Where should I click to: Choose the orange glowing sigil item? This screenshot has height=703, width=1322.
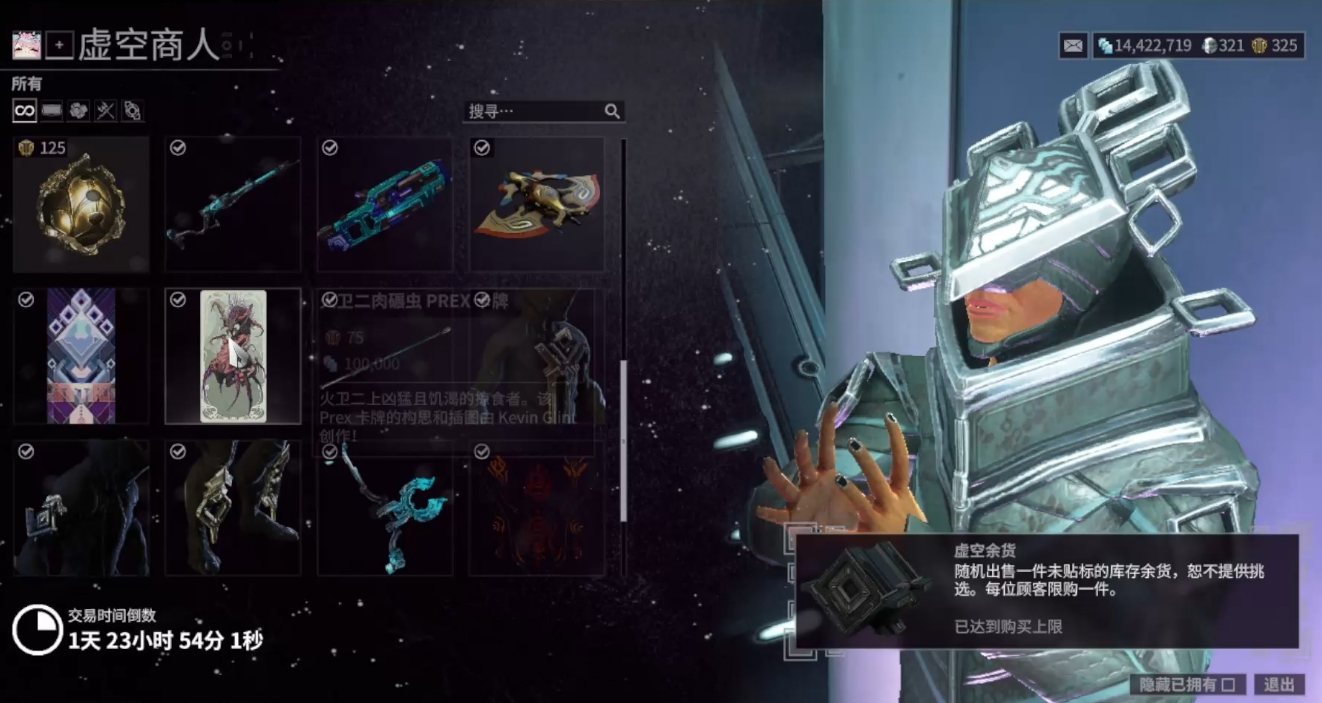click(537, 509)
